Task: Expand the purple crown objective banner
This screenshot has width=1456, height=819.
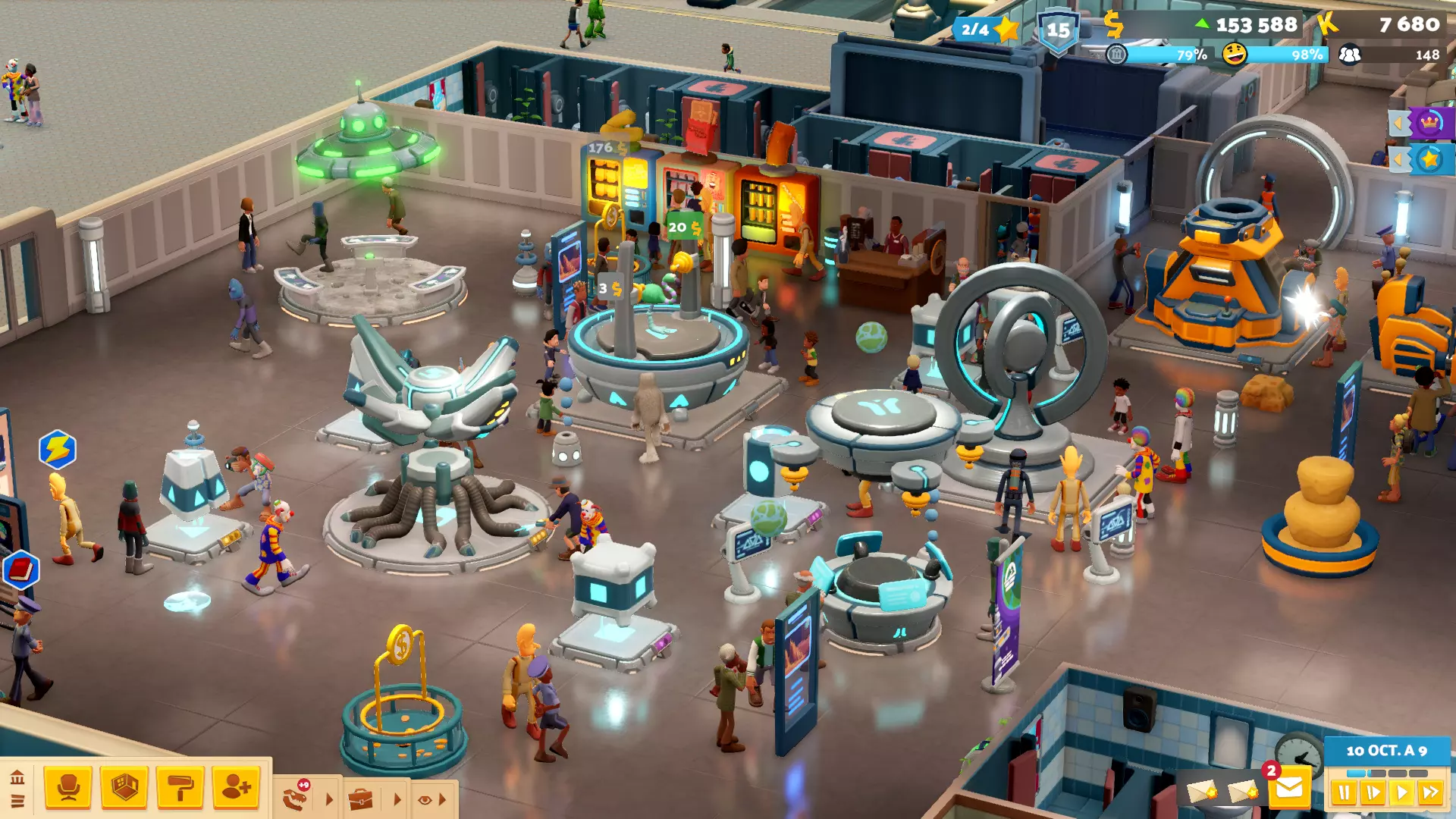Action: (x=1423, y=123)
